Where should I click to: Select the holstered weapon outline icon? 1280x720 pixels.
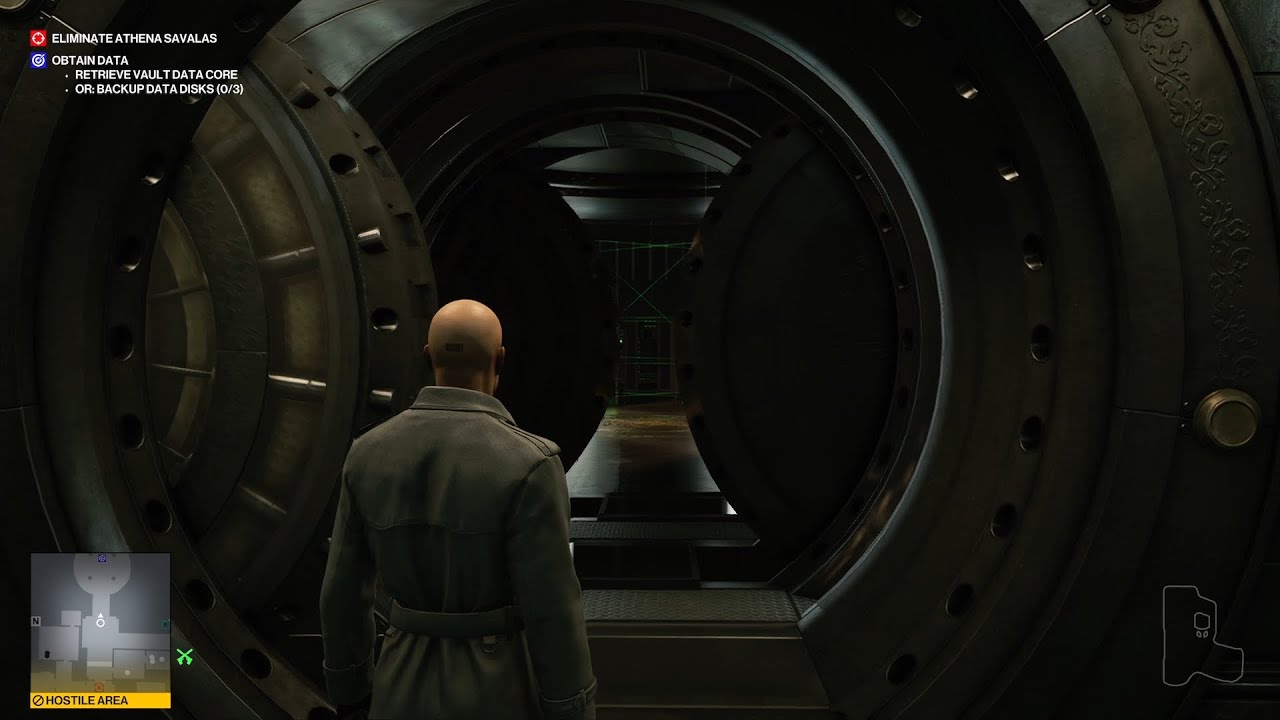click(1201, 633)
